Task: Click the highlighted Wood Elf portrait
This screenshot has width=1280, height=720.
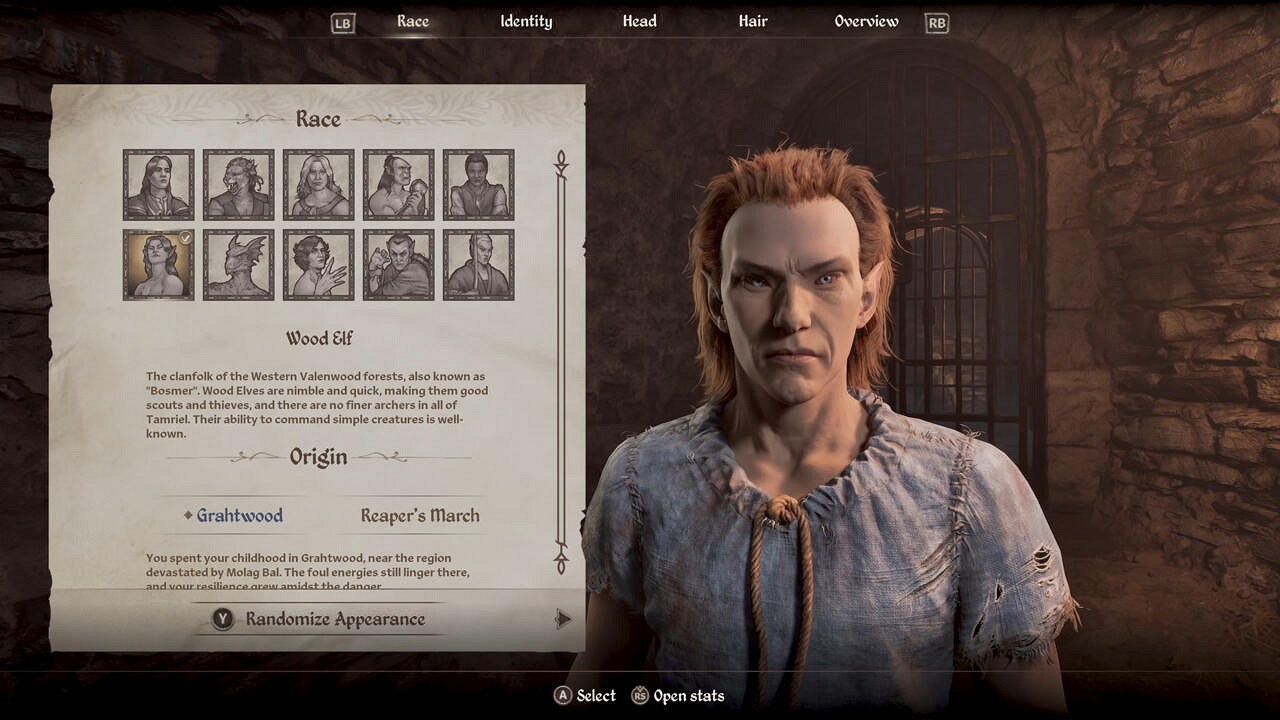Action: coord(159,265)
